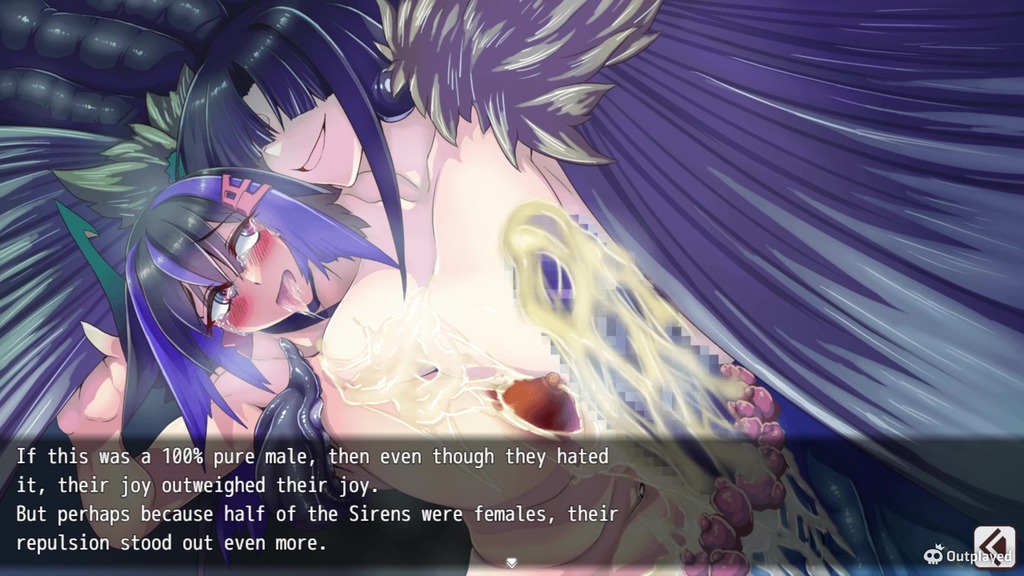The width and height of the screenshot is (1024, 576).
Task: Advance dialogue with the small down arrow
Action: tap(512, 563)
